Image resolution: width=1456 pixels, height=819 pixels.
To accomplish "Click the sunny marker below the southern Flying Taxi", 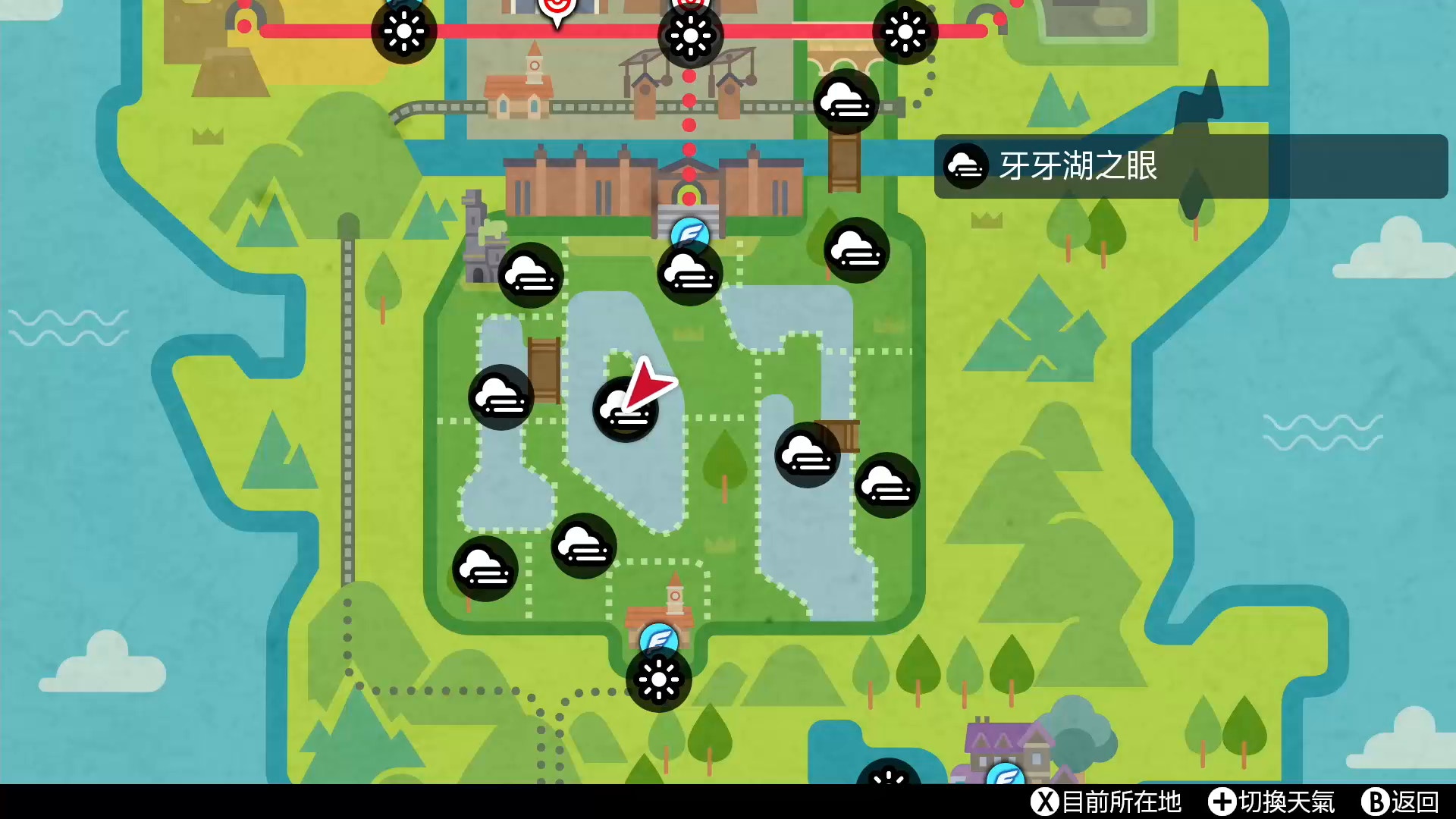I will pyautogui.click(x=658, y=679).
